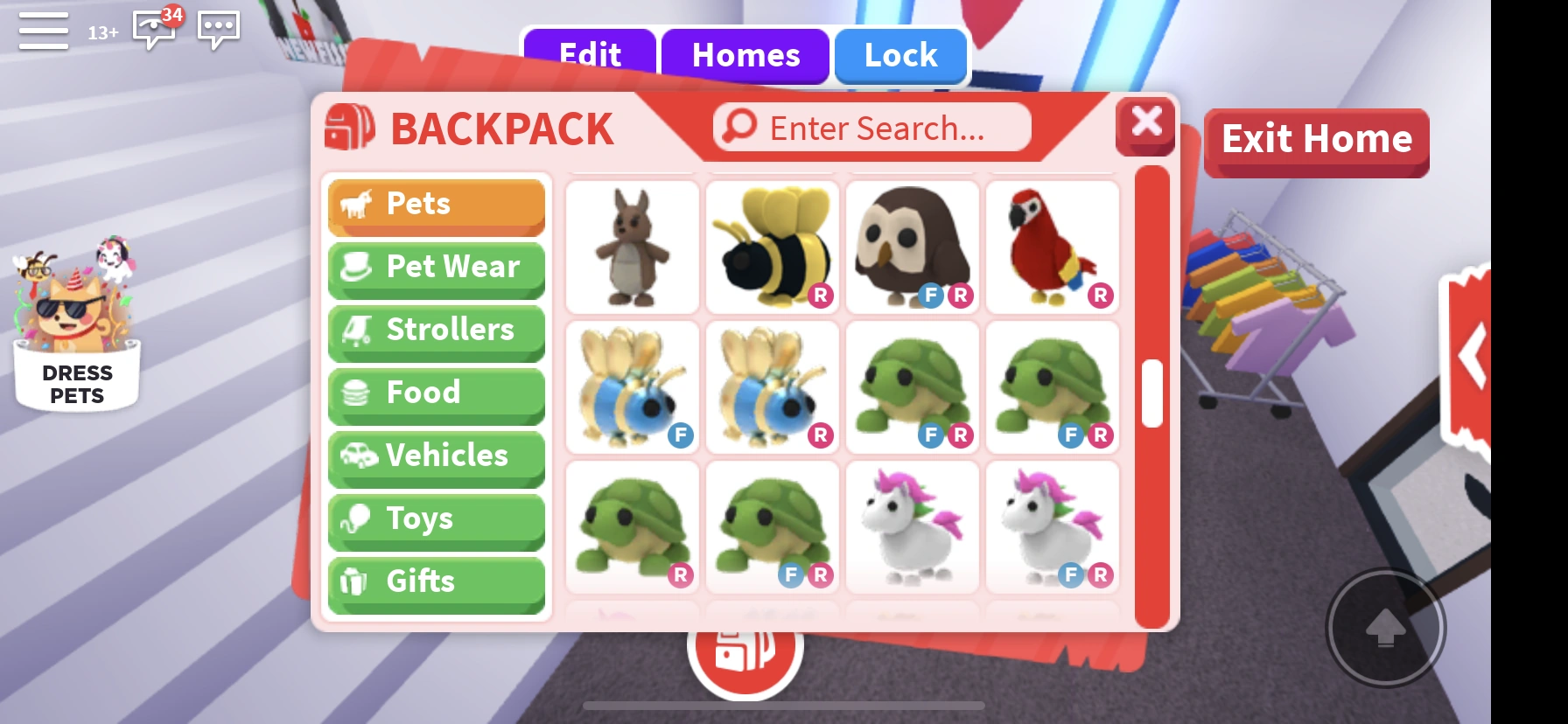Click the Exit Home button
The width and height of the screenshot is (1568, 724).
pos(1316,140)
